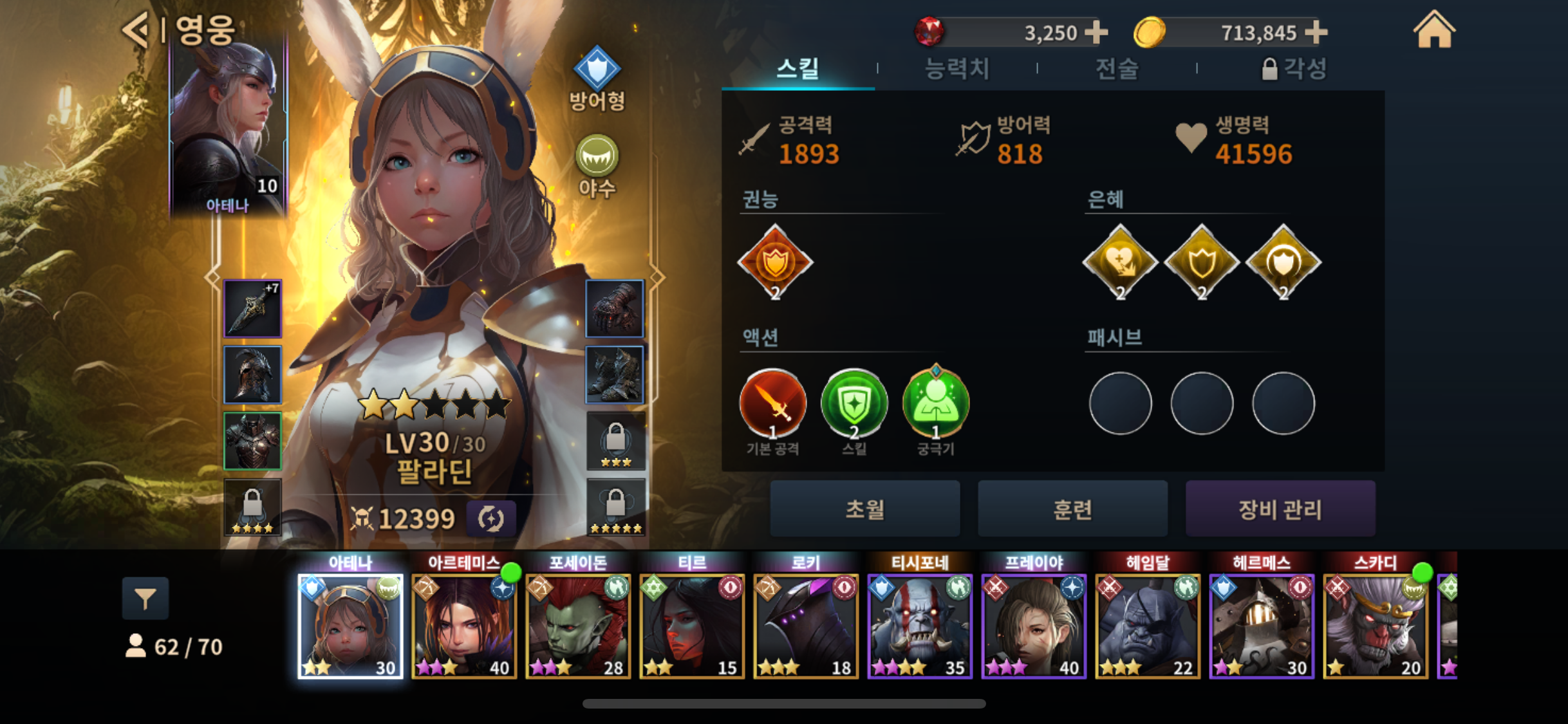This screenshot has width=1568, height=724.
Task: Open 장비 관리 equipment management
Action: point(1280,509)
